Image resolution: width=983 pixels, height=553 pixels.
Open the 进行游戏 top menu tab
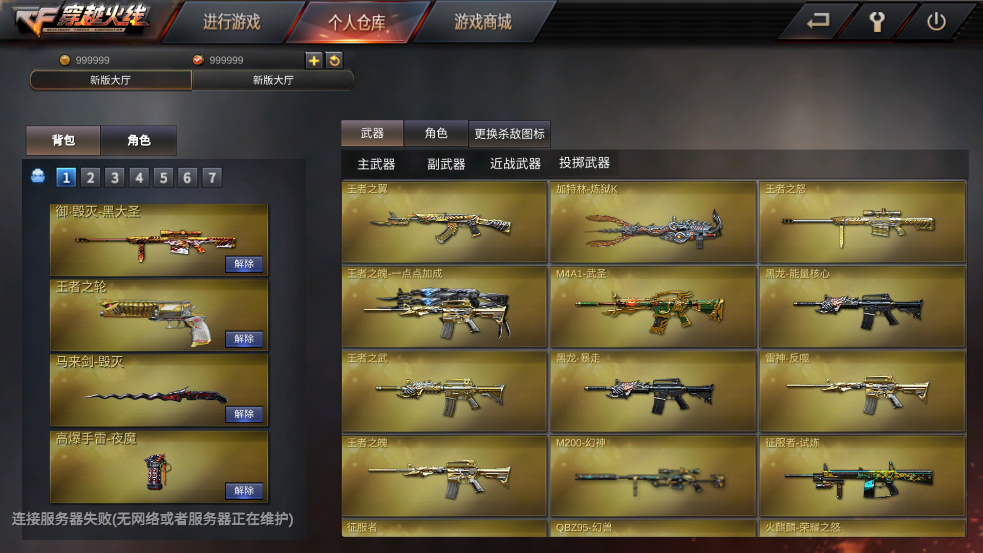click(231, 22)
